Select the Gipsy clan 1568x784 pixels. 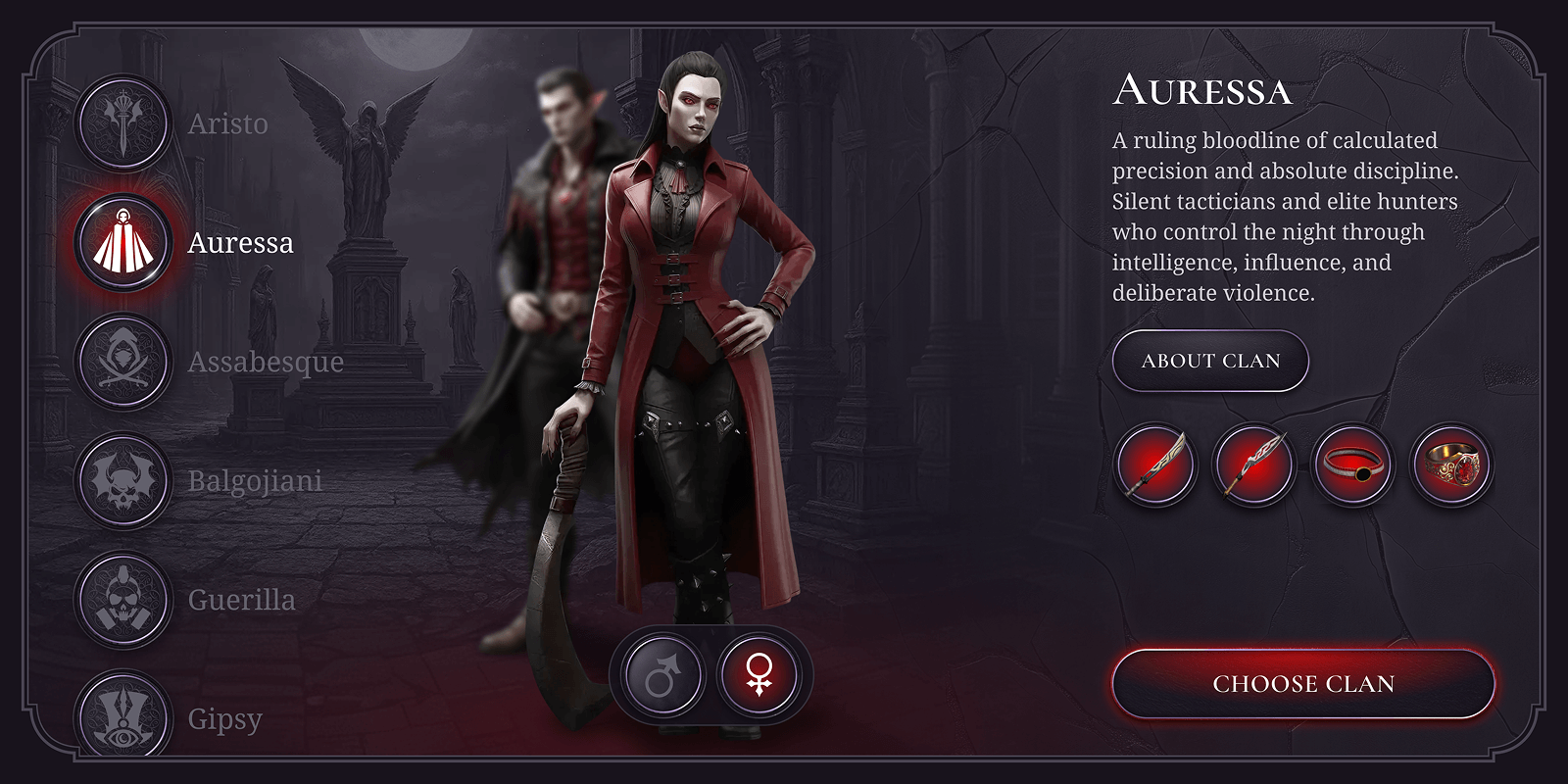[x=124, y=716]
